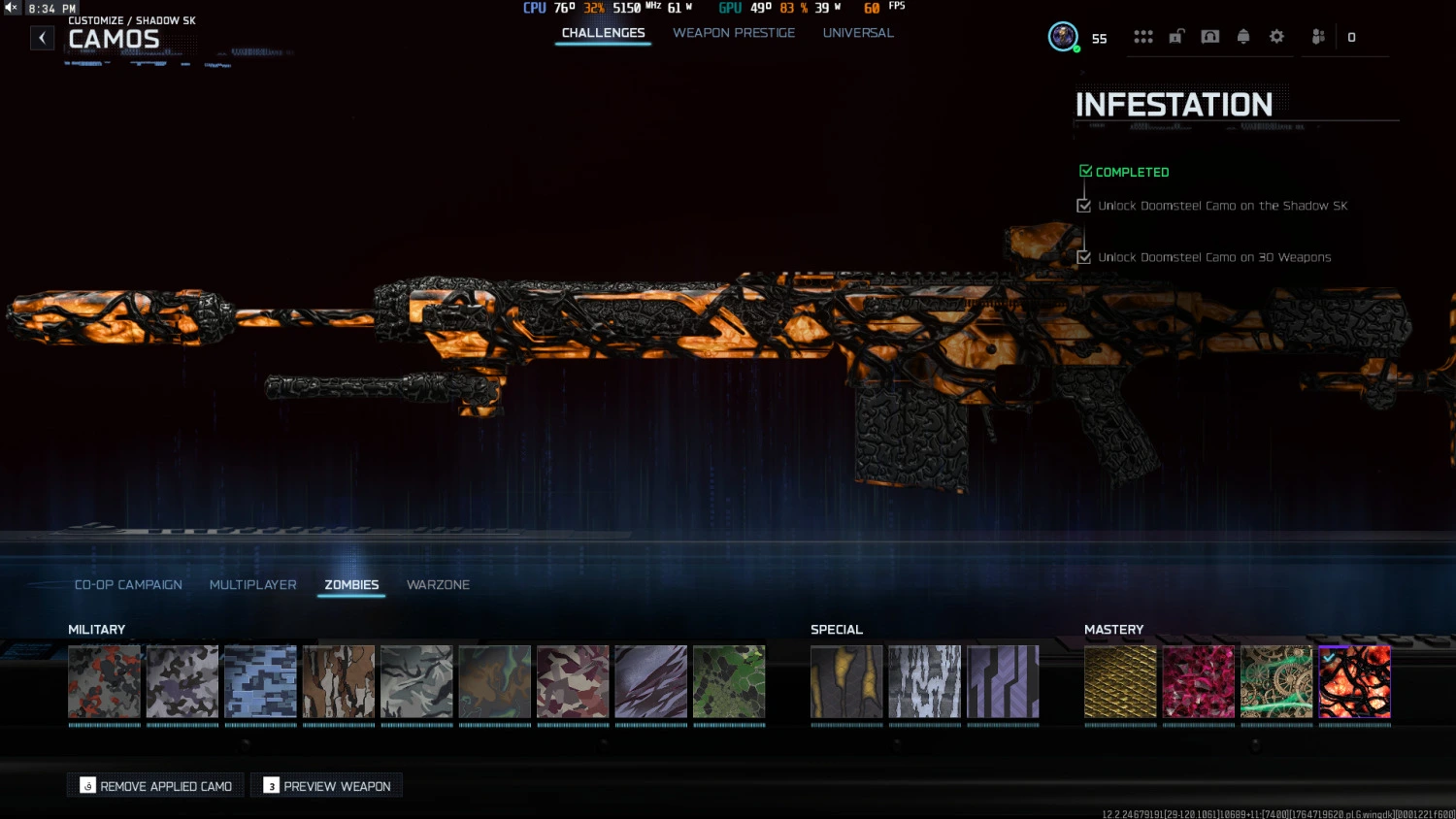
Task: Open the UNIVERSAL camos tab
Action: click(858, 32)
